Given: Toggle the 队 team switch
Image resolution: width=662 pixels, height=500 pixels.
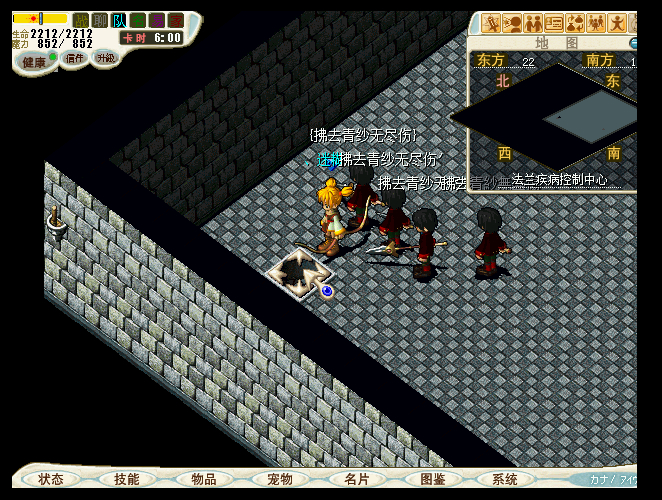Looking at the screenshot, I should pyautogui.click(x=119, y=20).
